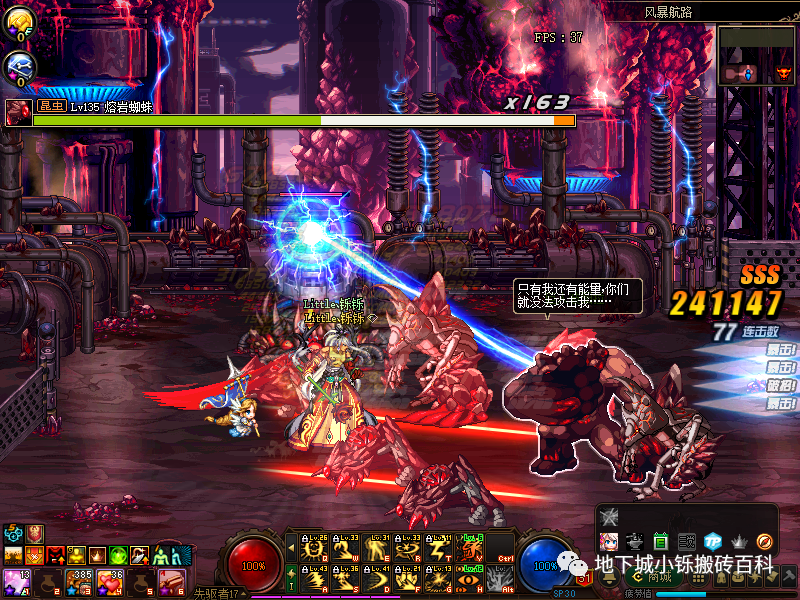The height and width of the screenshot is (600, 800).
Task: Click the dungeon minimap
Action: [756, 55]
